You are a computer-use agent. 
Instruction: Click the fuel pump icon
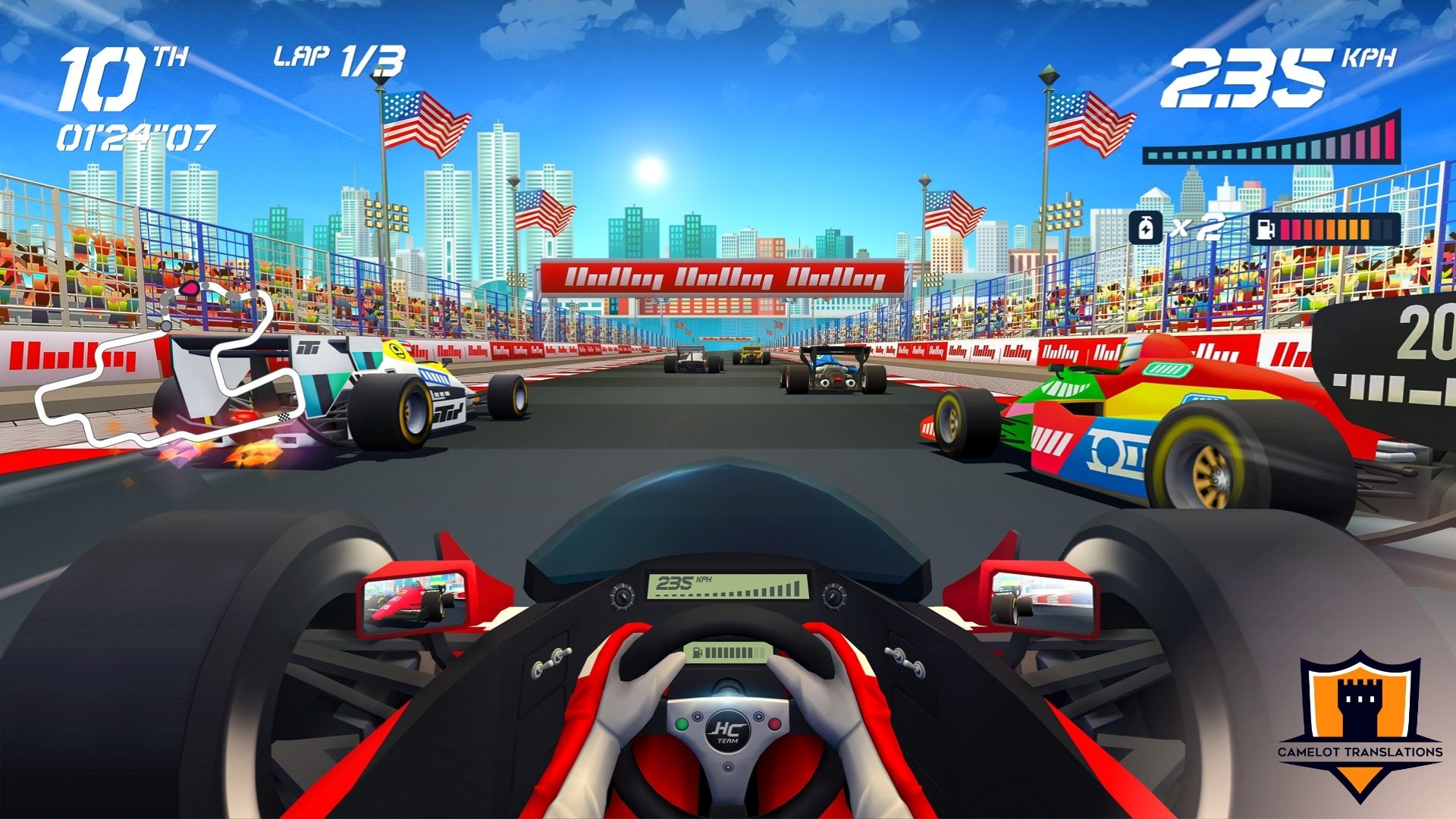[1265, 228]
